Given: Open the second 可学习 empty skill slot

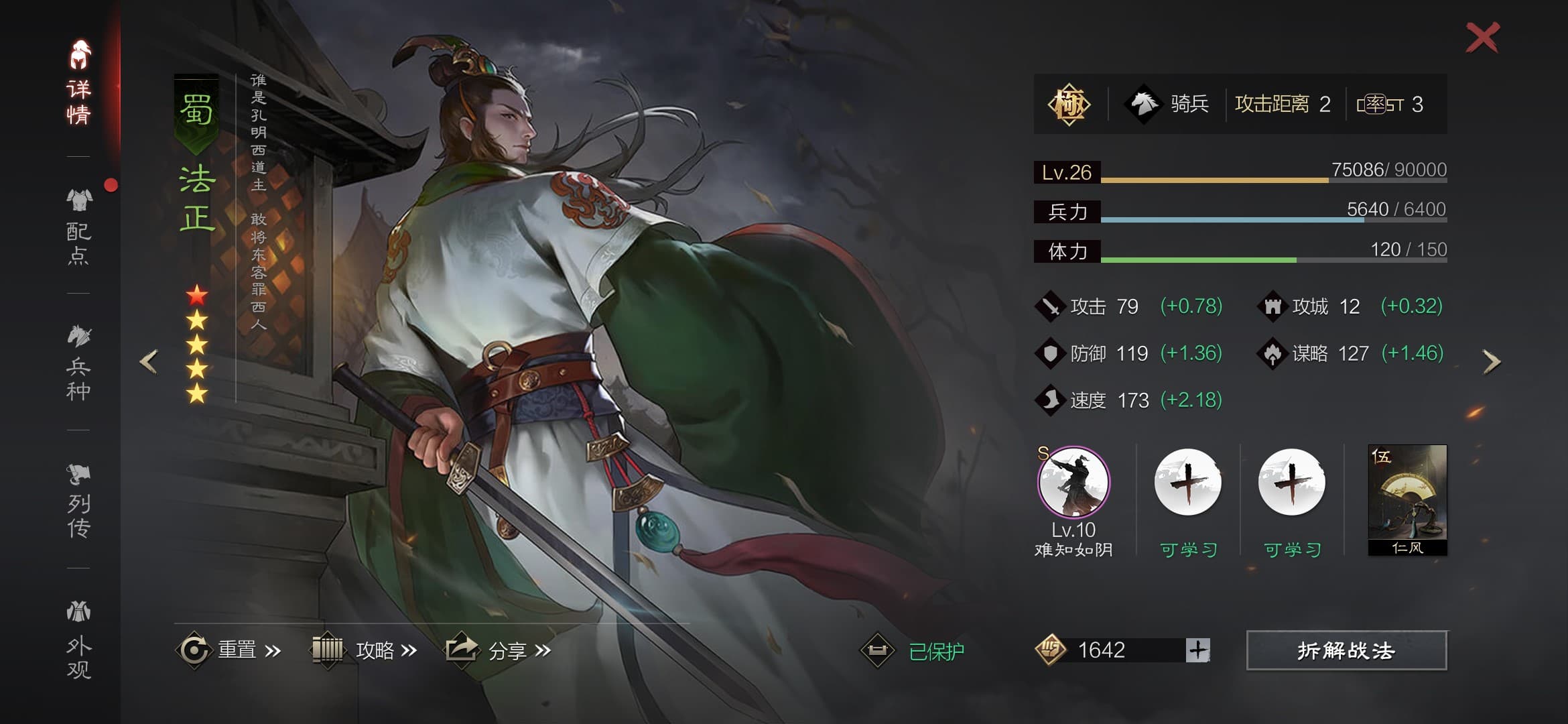Looking at the screenshot, I should 1291,483.
